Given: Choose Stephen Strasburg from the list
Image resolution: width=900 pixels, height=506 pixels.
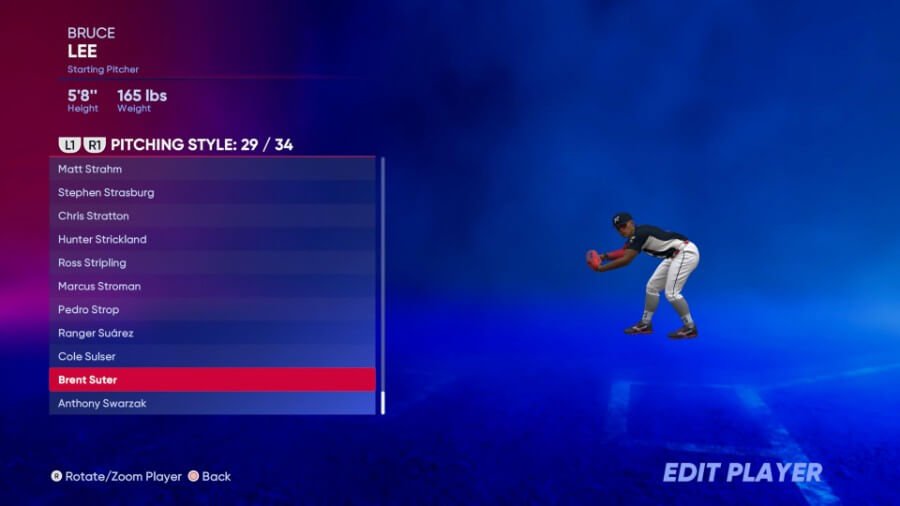Looking at the screenshot, I should [212, 192].
